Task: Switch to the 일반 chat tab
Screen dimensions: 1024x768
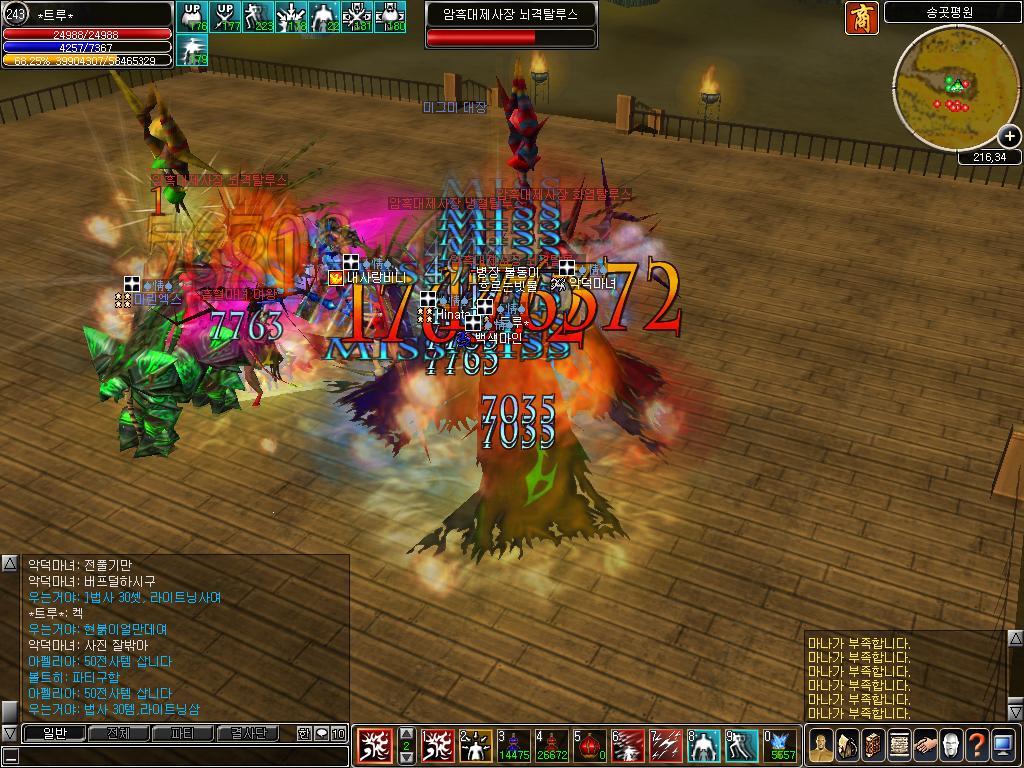Action: pyautogui.click(x=53, y=734)
